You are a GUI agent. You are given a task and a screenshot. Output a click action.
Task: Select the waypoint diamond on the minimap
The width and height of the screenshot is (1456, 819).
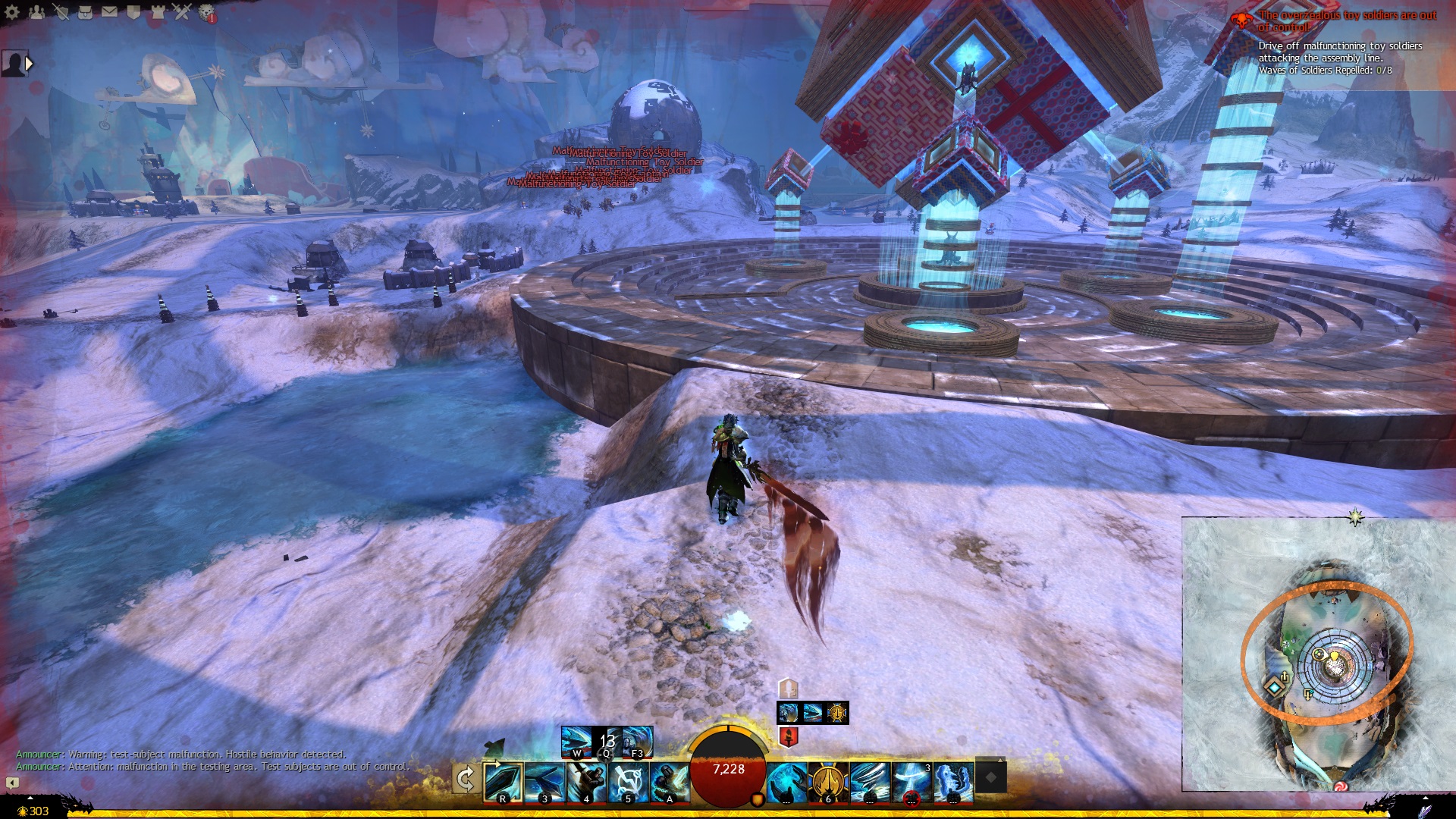(x=1275, y=687)
